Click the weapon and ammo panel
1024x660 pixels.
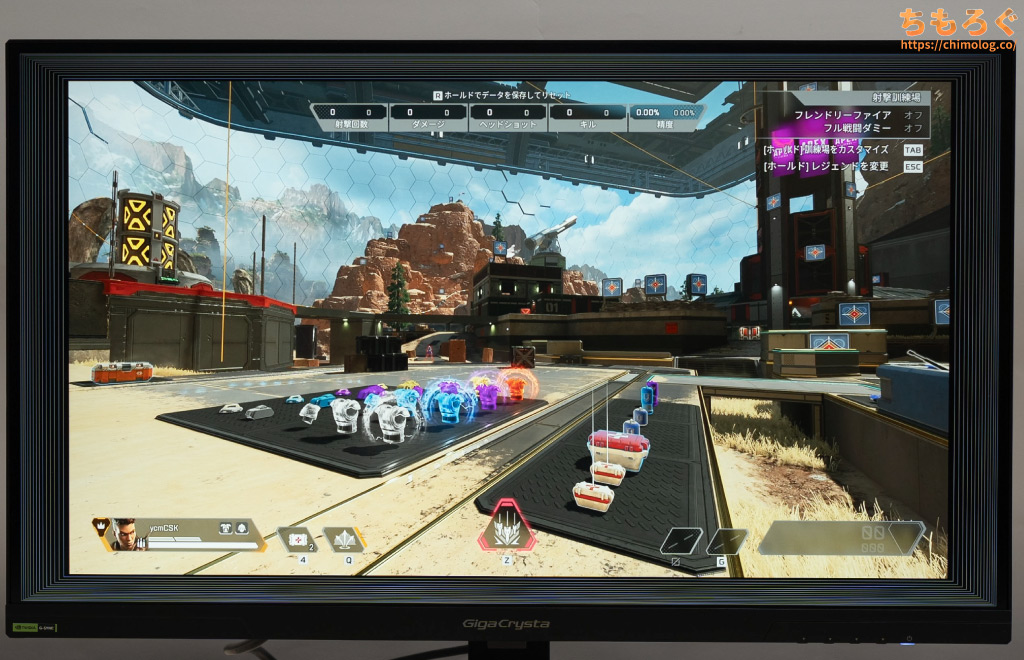point(840,537)
